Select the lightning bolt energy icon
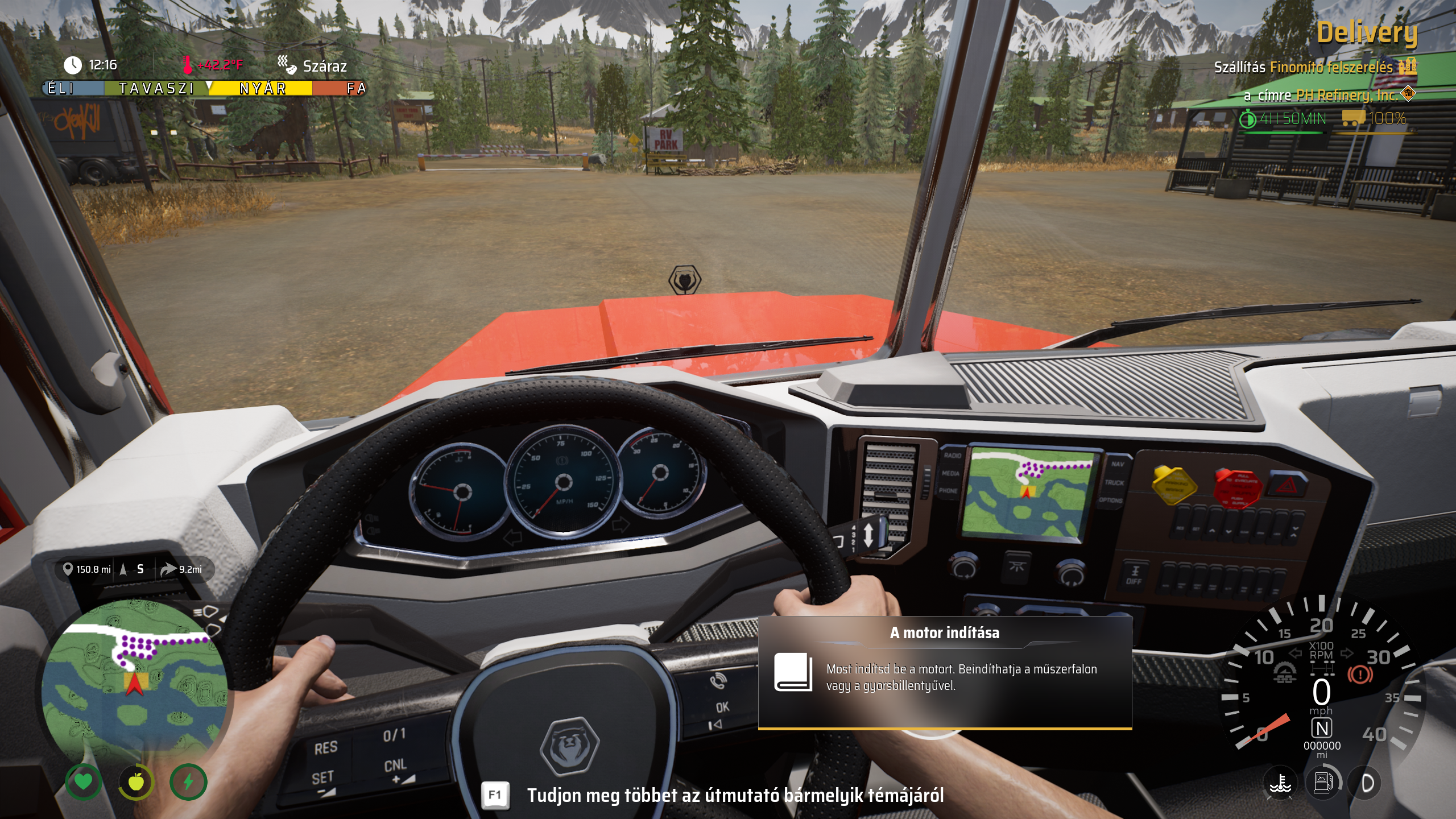The width and height of the screenshot is (1456, 819). (188, 782)
